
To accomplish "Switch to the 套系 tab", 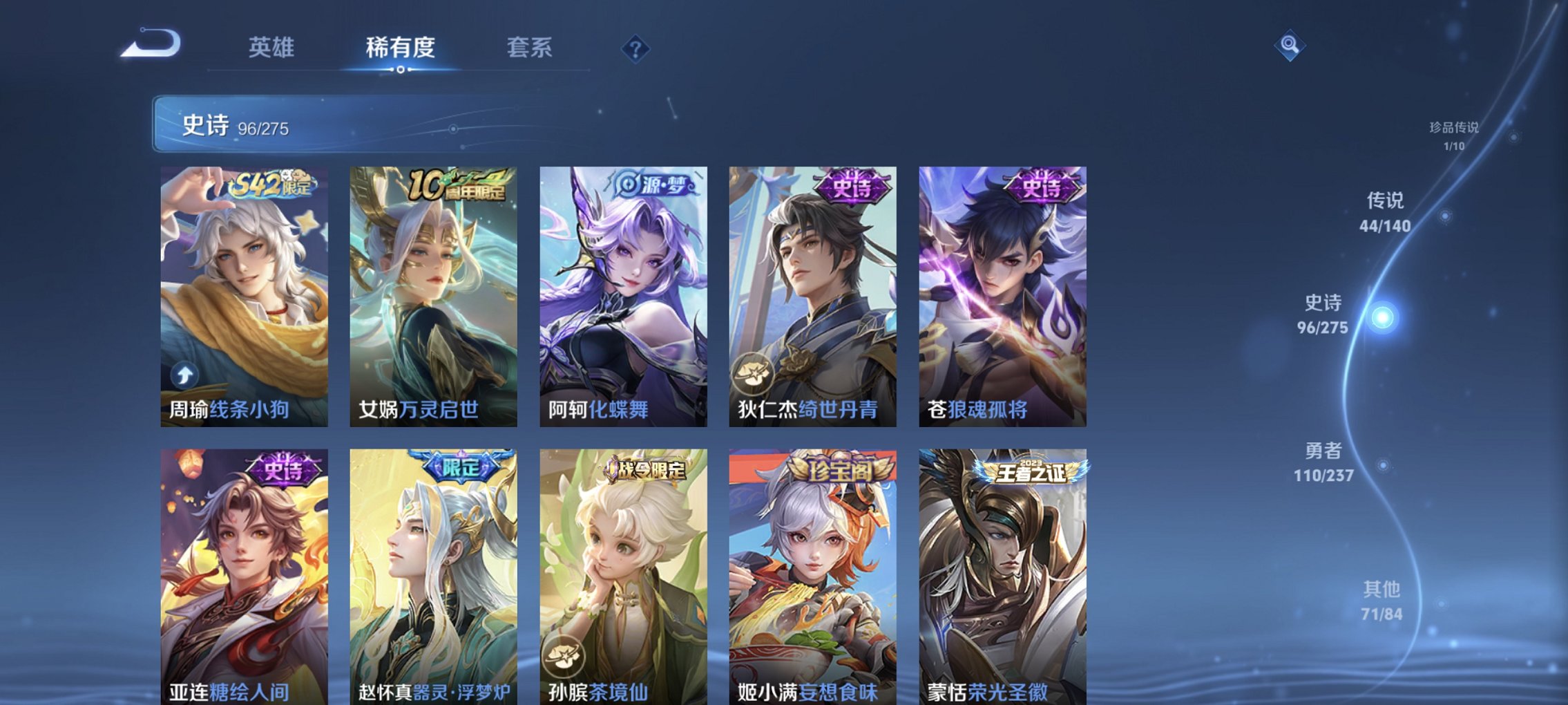I will coord(530,46).
